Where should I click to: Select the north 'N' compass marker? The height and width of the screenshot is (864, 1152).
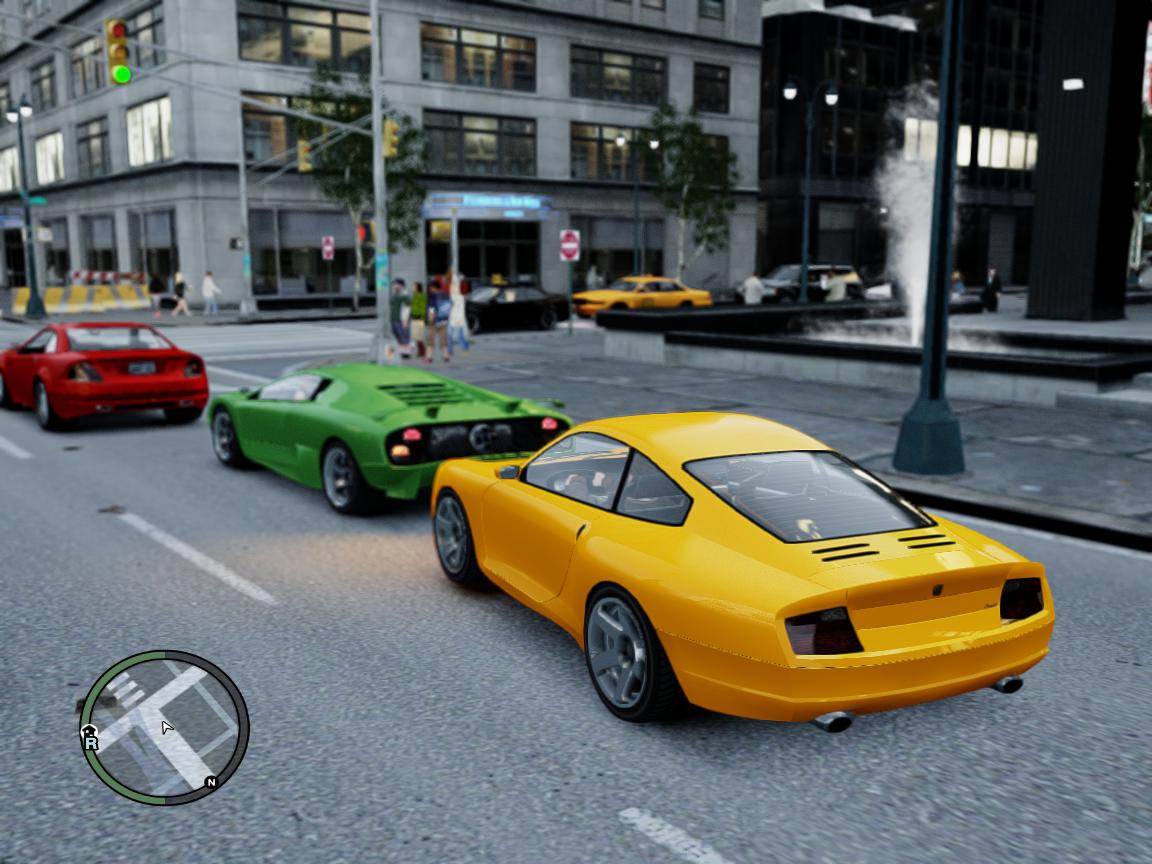click(x=211, y=782)
